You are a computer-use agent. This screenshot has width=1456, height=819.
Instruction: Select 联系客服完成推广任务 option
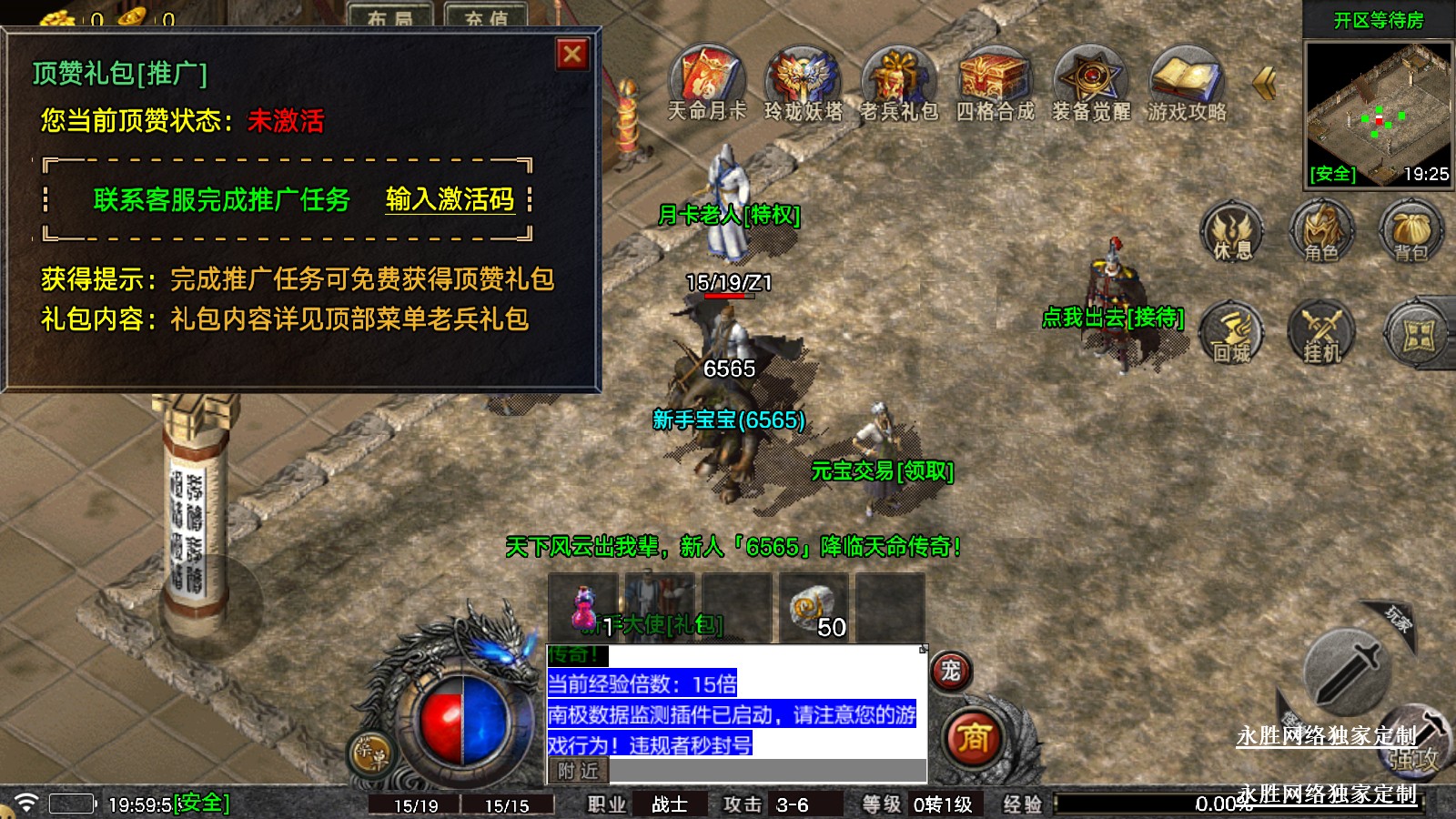(221, 199)
